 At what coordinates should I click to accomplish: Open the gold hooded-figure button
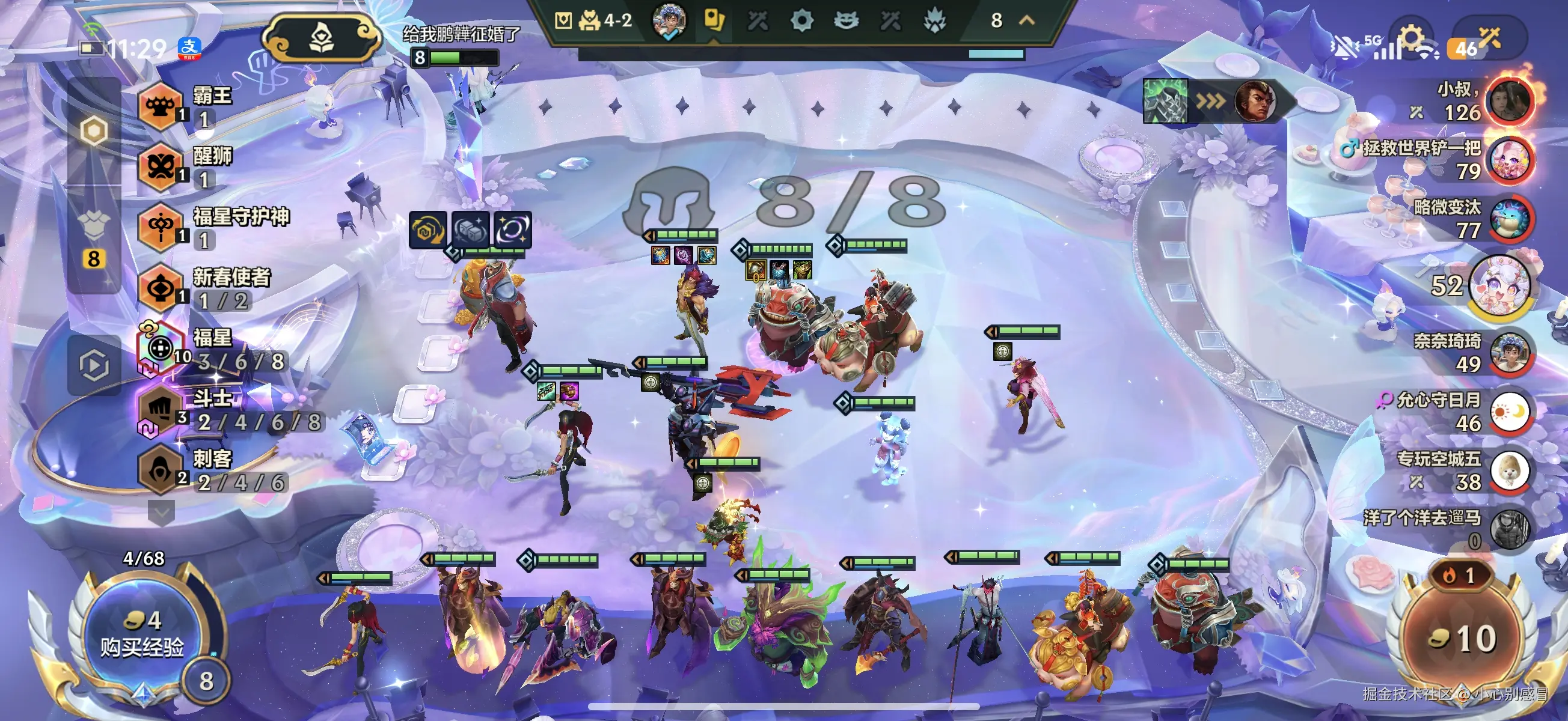(322, 39)
